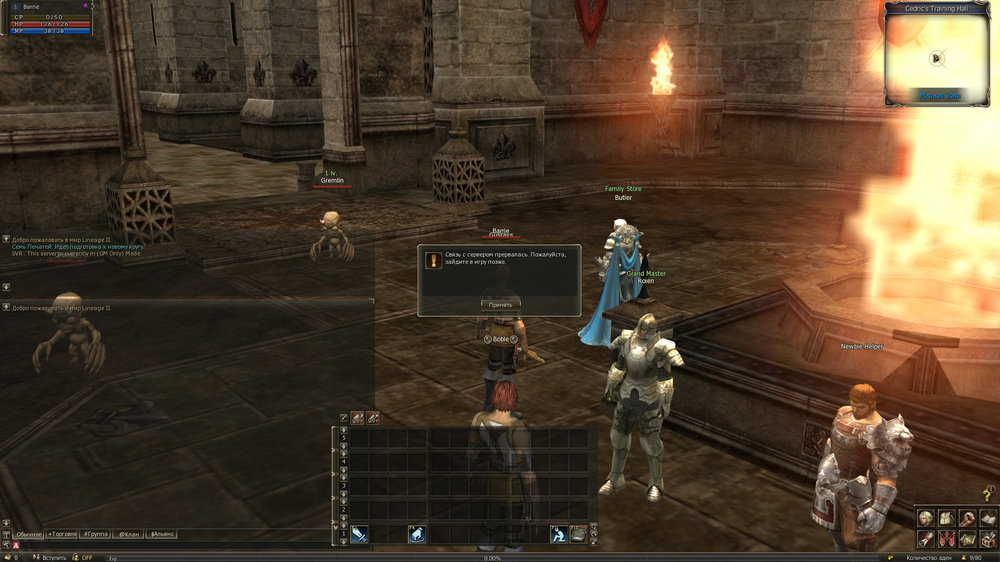Open the character status portrait icon

tap(927, 518)
